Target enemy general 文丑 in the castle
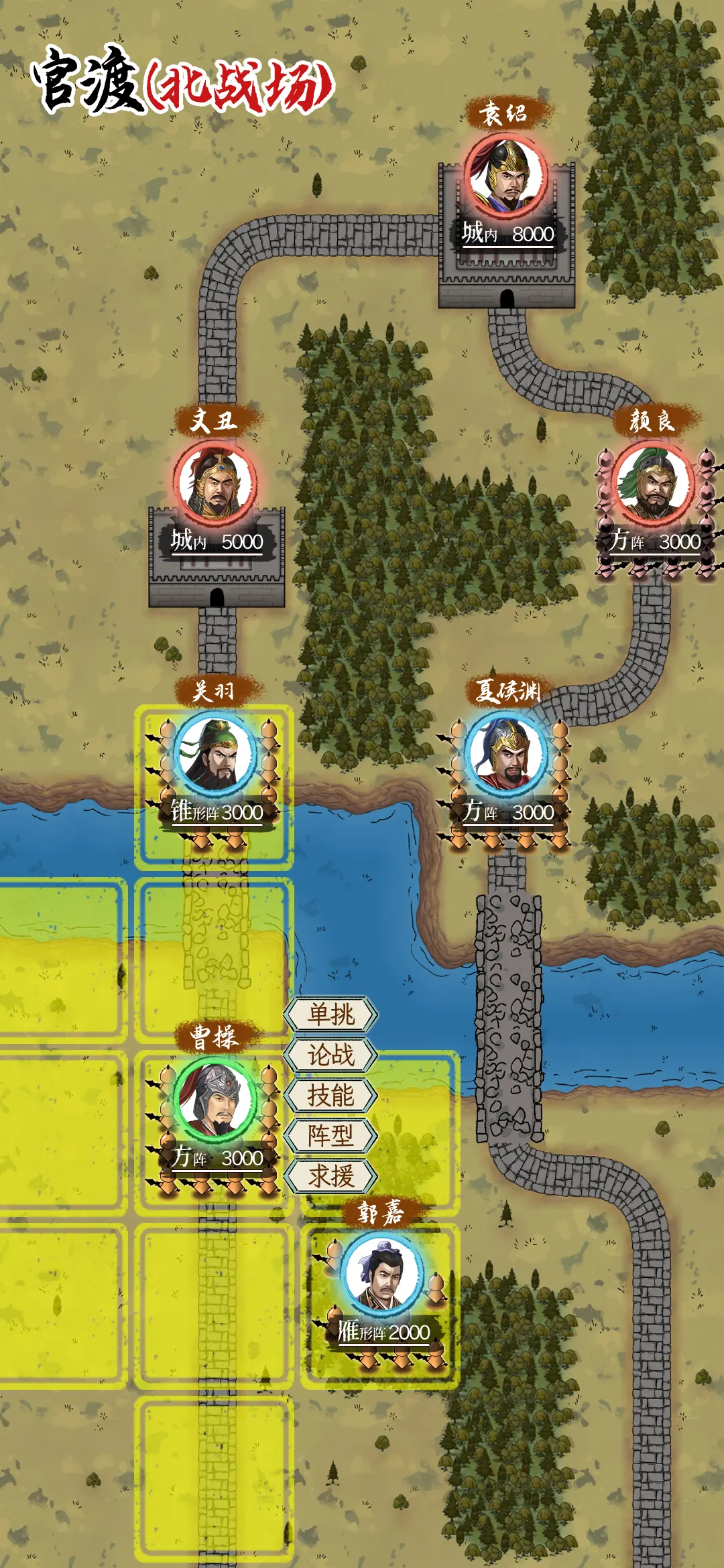724x1568 pixels. coord(215,482)
